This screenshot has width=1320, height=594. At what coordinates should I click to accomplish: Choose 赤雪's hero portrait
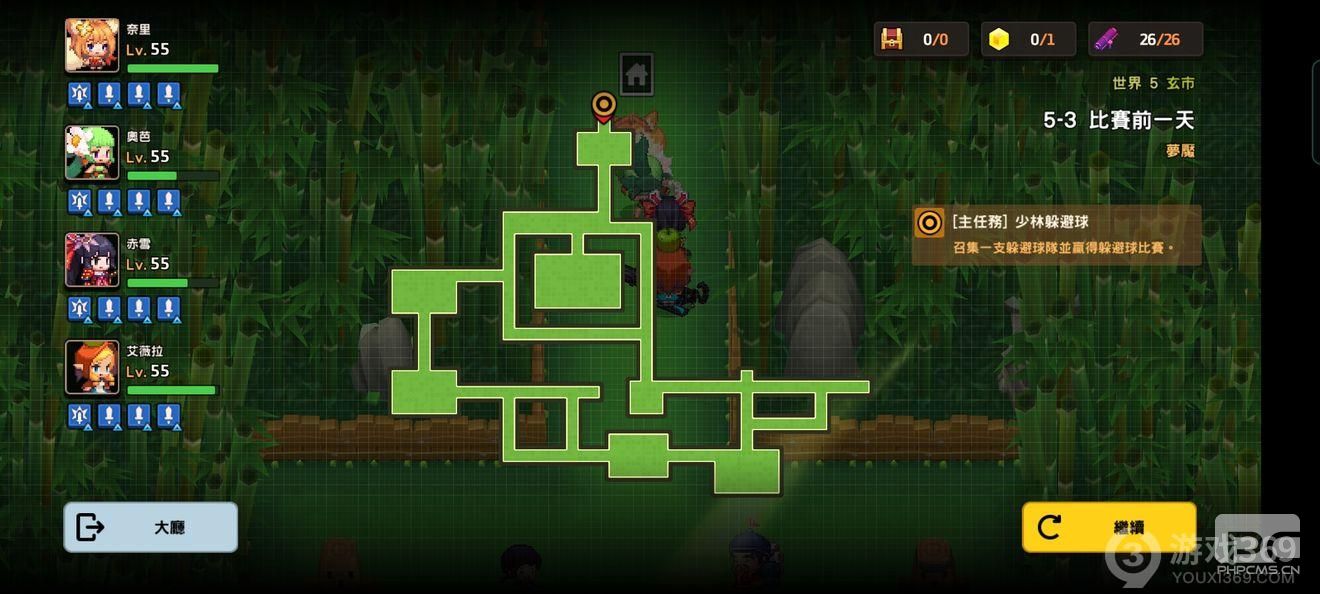(x=92, y=260)
